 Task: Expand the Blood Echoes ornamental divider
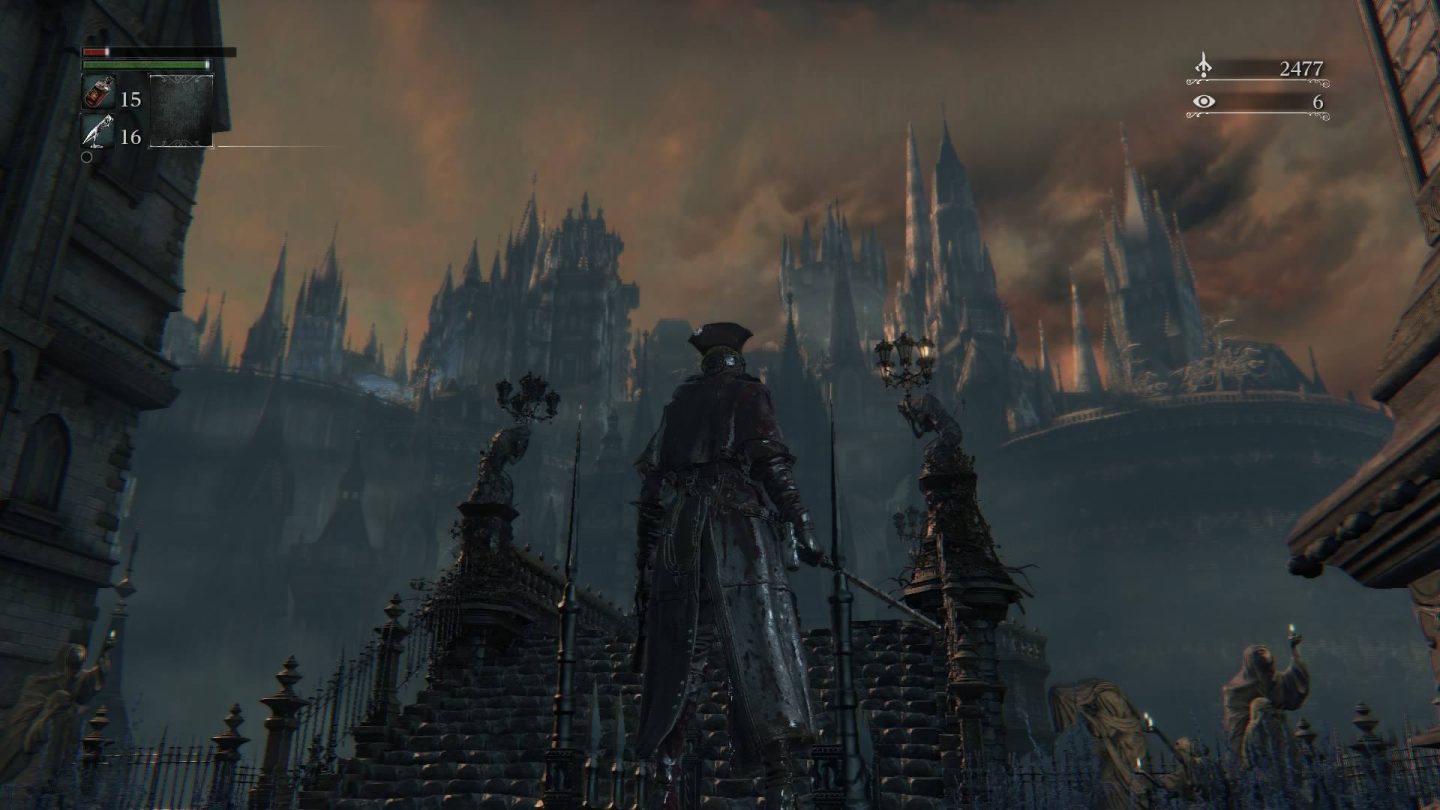[1256, 81]
